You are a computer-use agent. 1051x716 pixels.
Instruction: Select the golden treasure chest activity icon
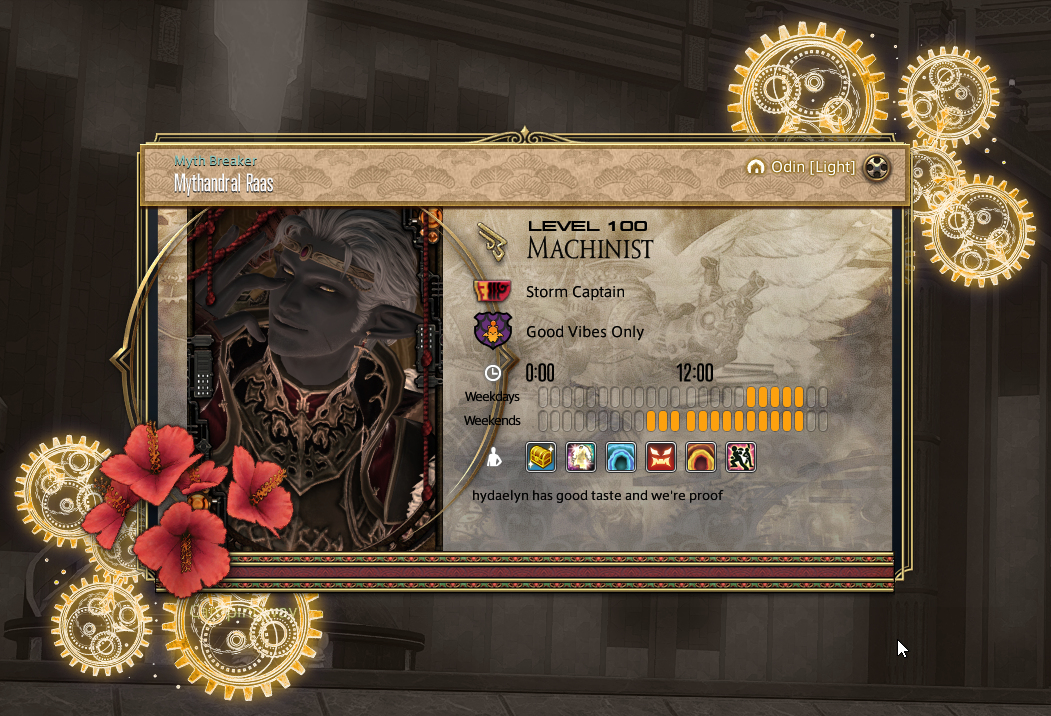coord(541,457)
